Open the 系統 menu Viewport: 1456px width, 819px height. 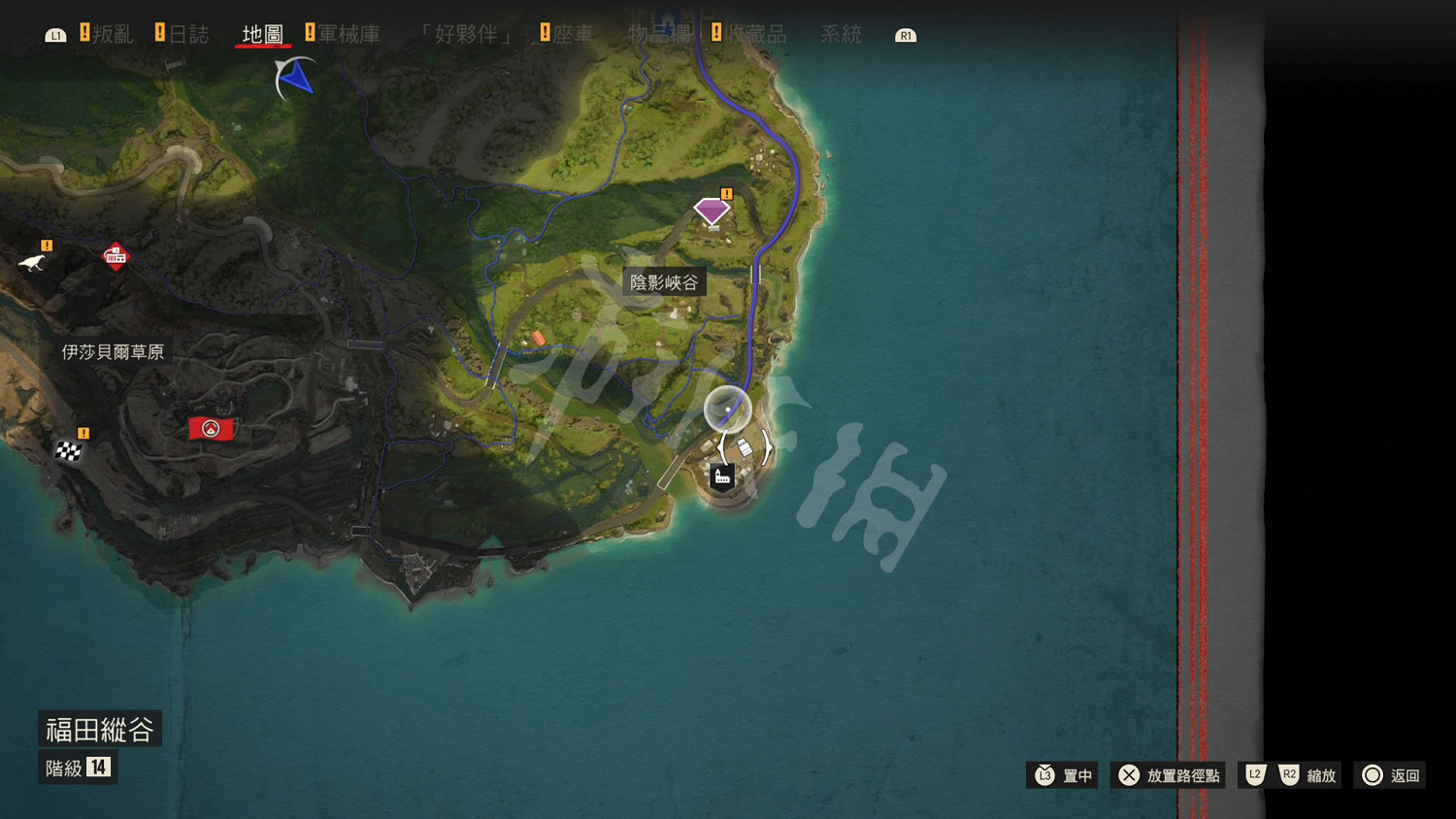[x=841, y=34]
